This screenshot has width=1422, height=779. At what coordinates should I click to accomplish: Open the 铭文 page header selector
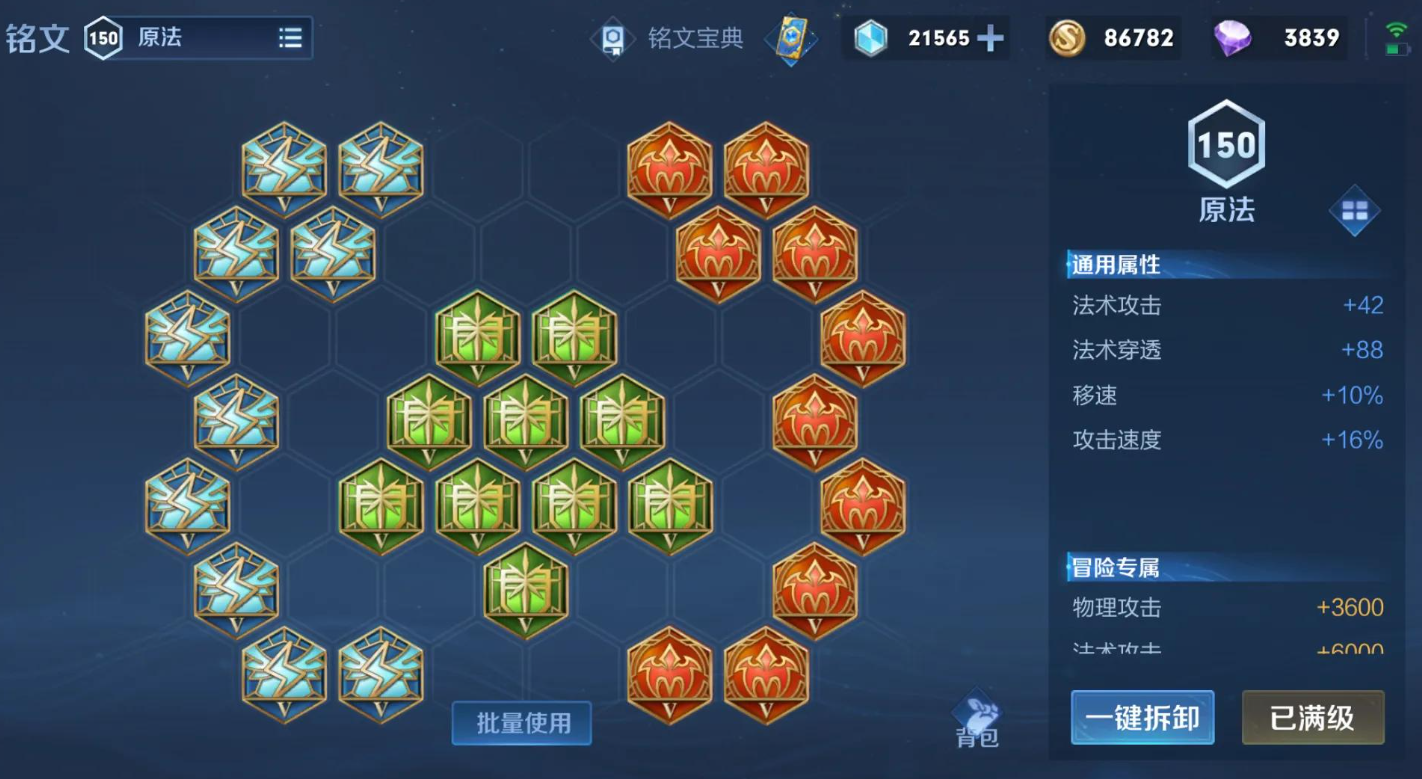pyautogui.click(x=38, y=38)
